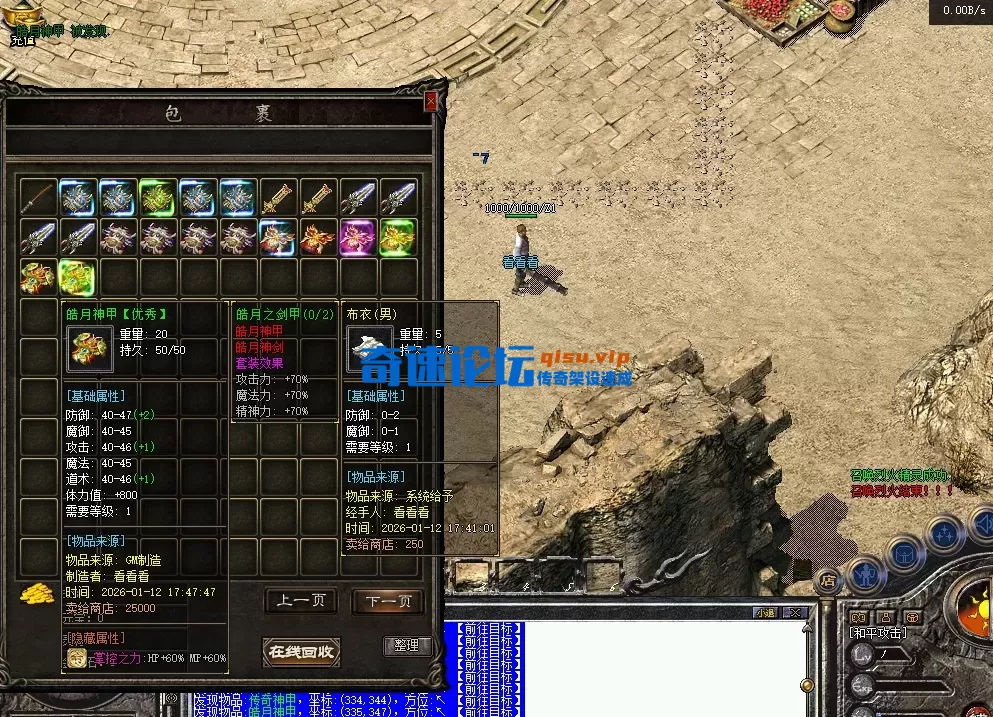Select the magenta-glowing armor slot
The height and width of the screenshot is (717, 993).
pos(358,238)
